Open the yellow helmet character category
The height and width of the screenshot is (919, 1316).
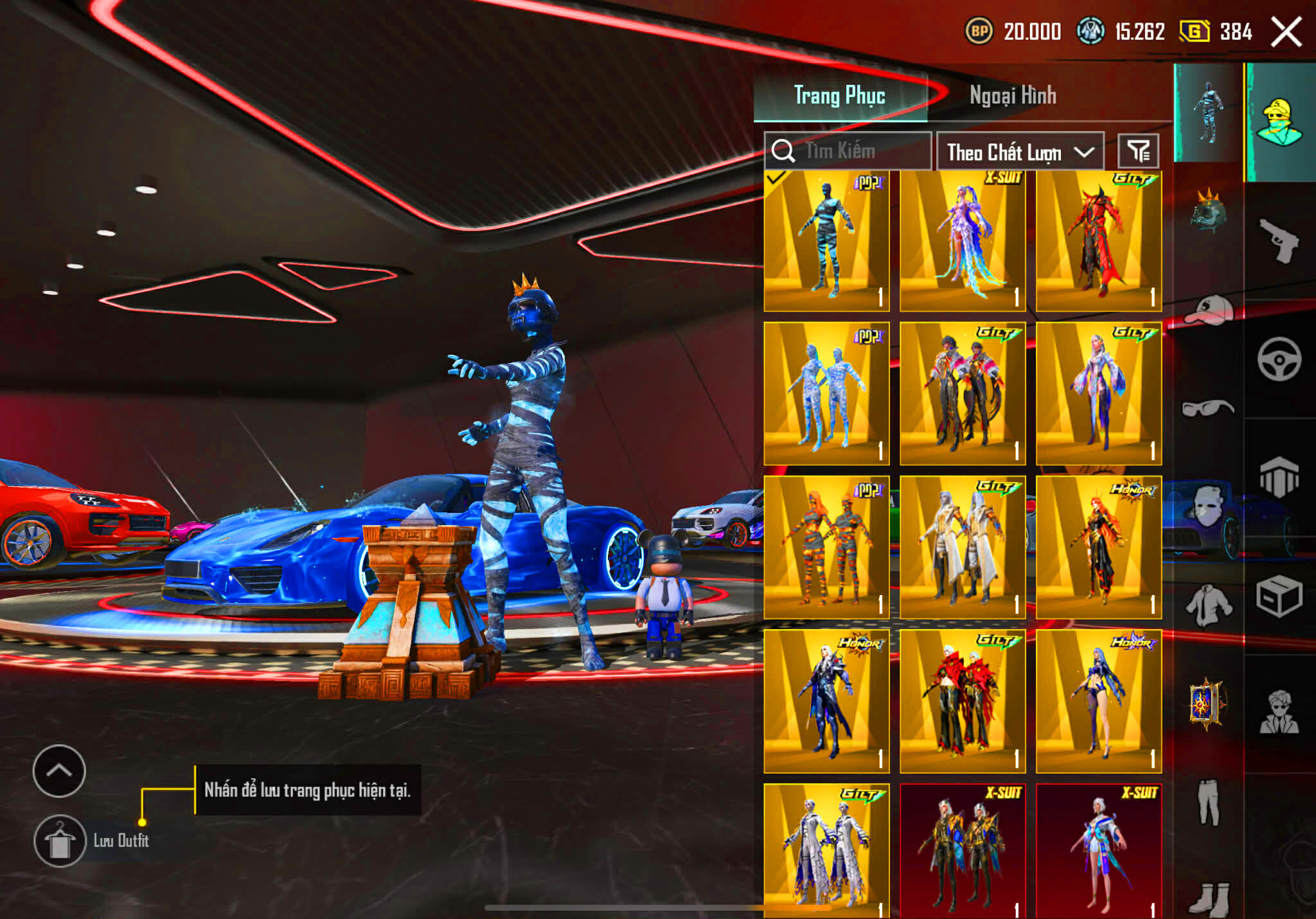coord(1280,122)
